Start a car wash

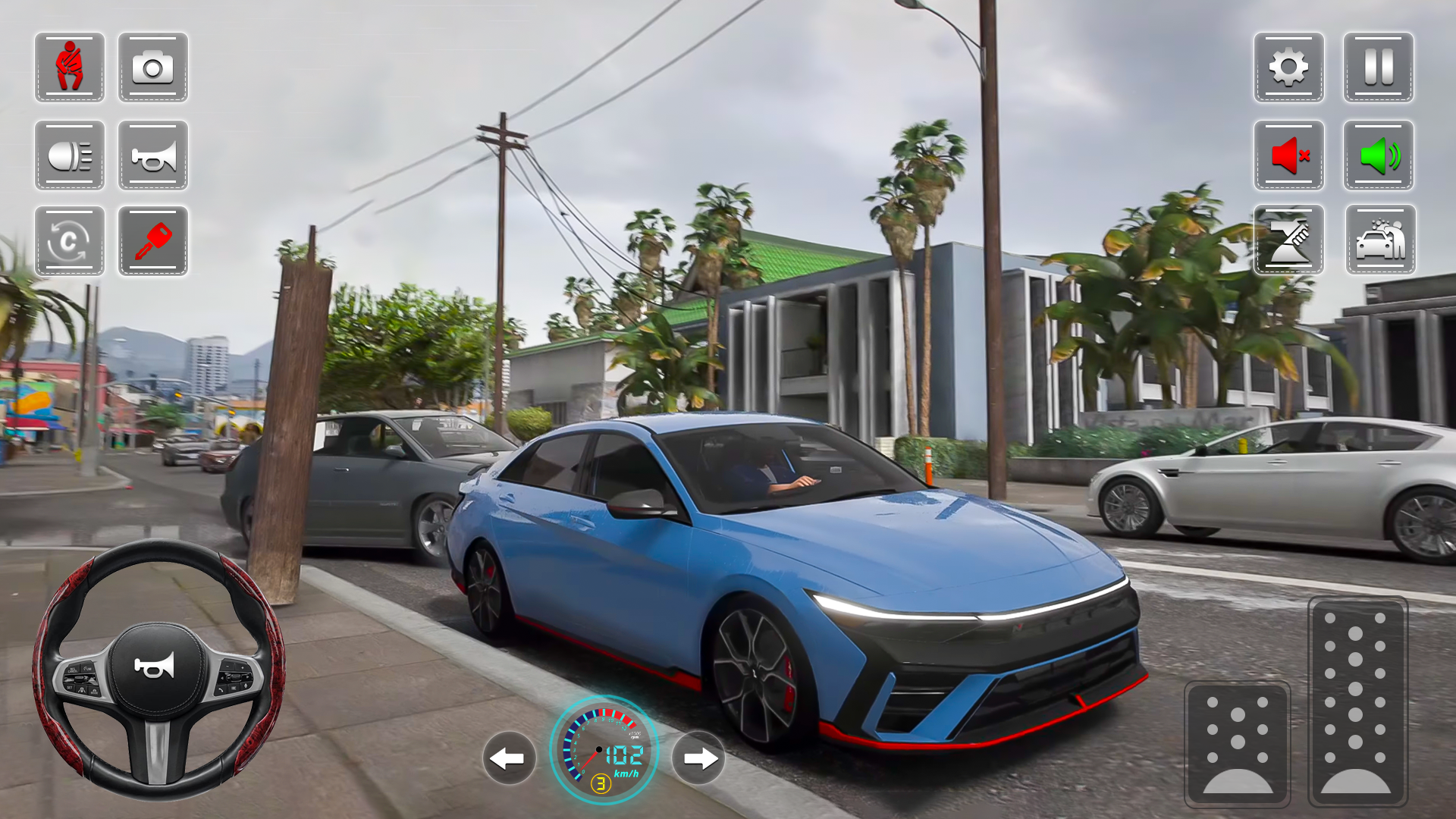[x=1378, y=241]
